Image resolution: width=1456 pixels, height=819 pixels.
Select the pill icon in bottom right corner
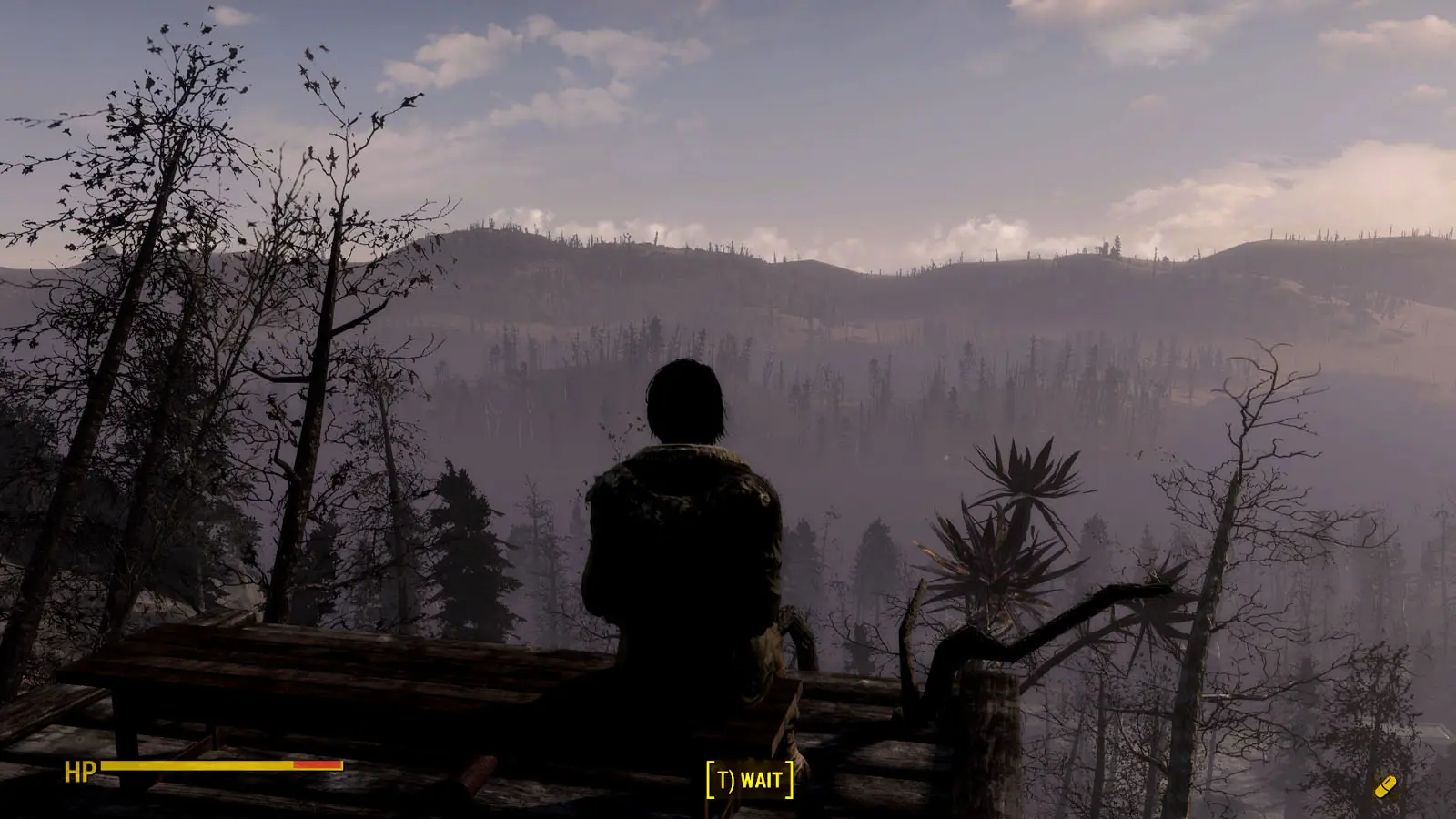1386,785
